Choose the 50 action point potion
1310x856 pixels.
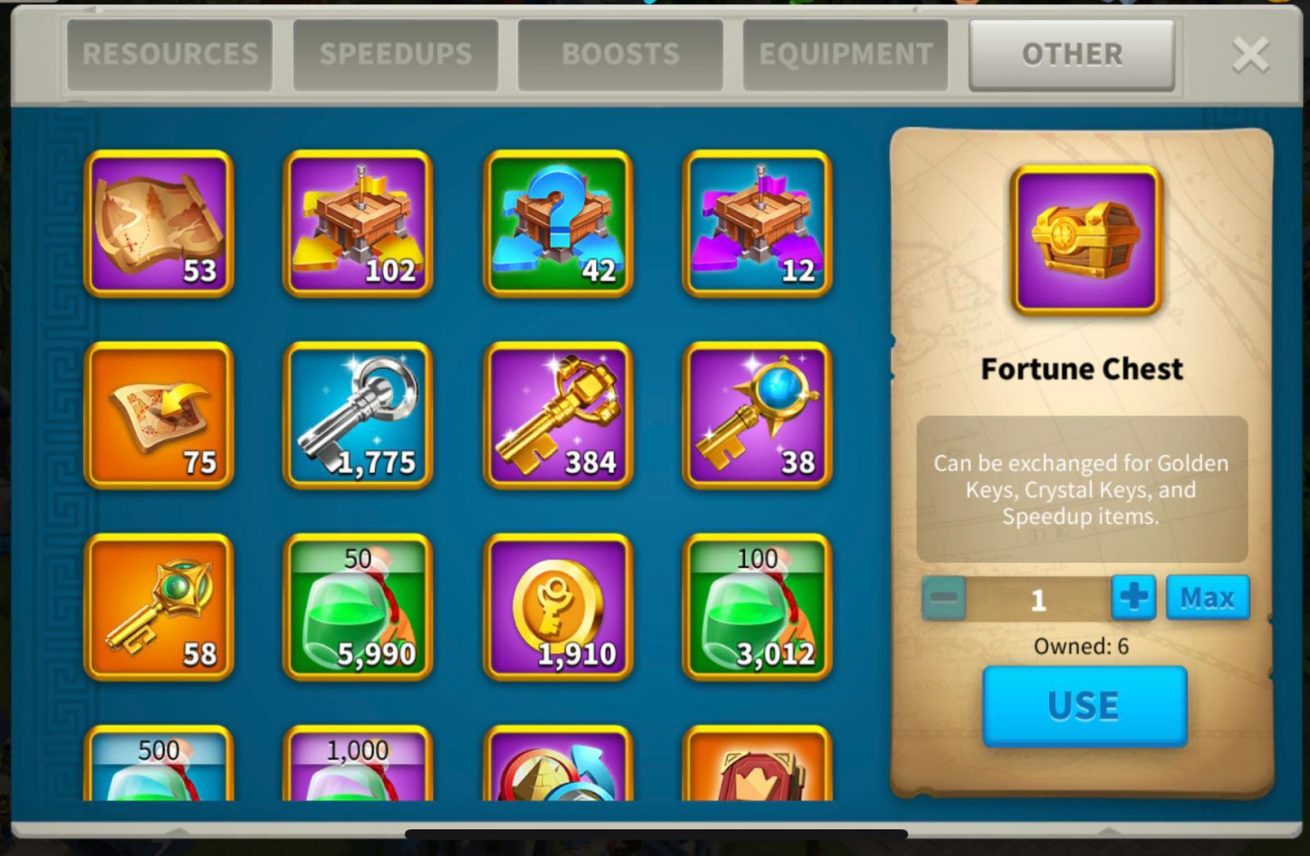pyautogui.click(x=358, y=606)
